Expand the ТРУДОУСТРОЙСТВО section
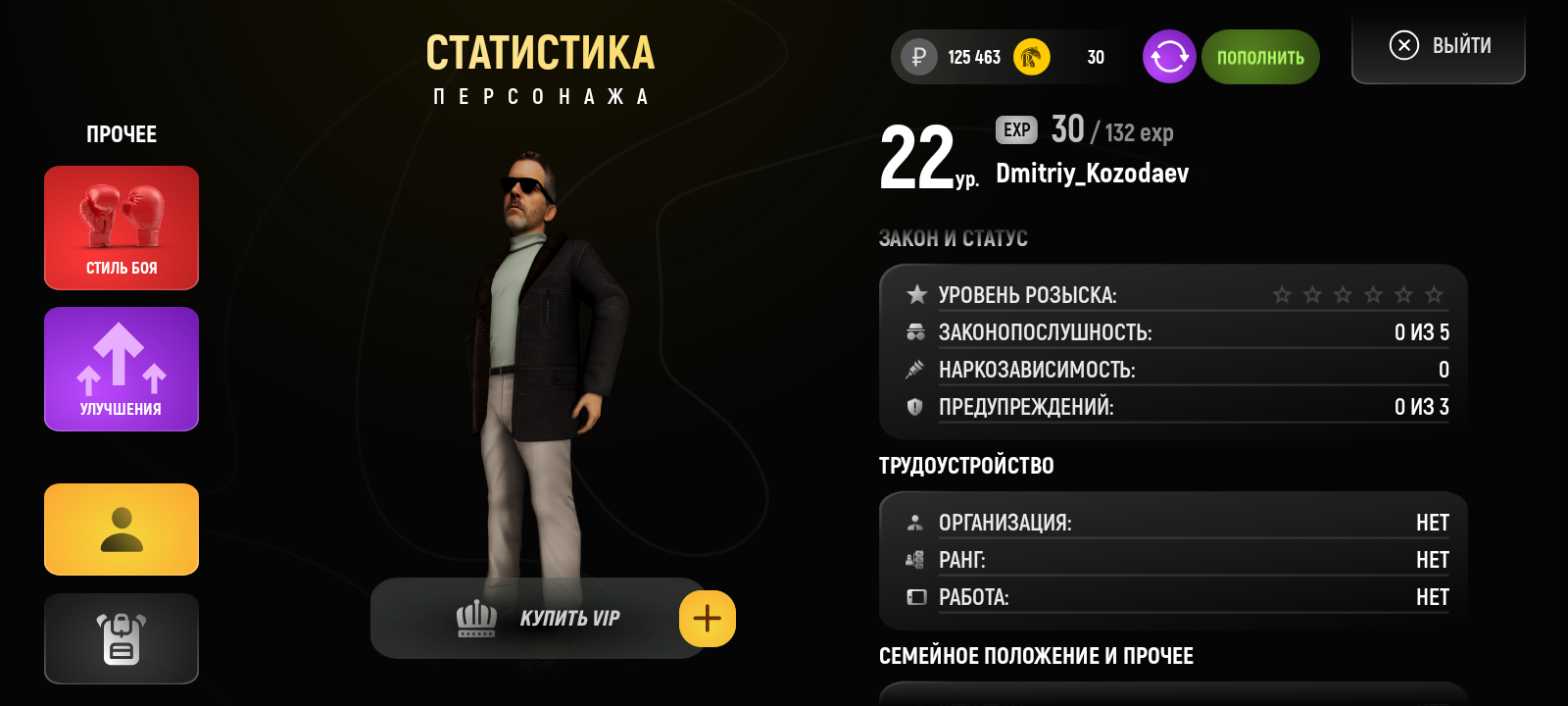 [967, 466]
